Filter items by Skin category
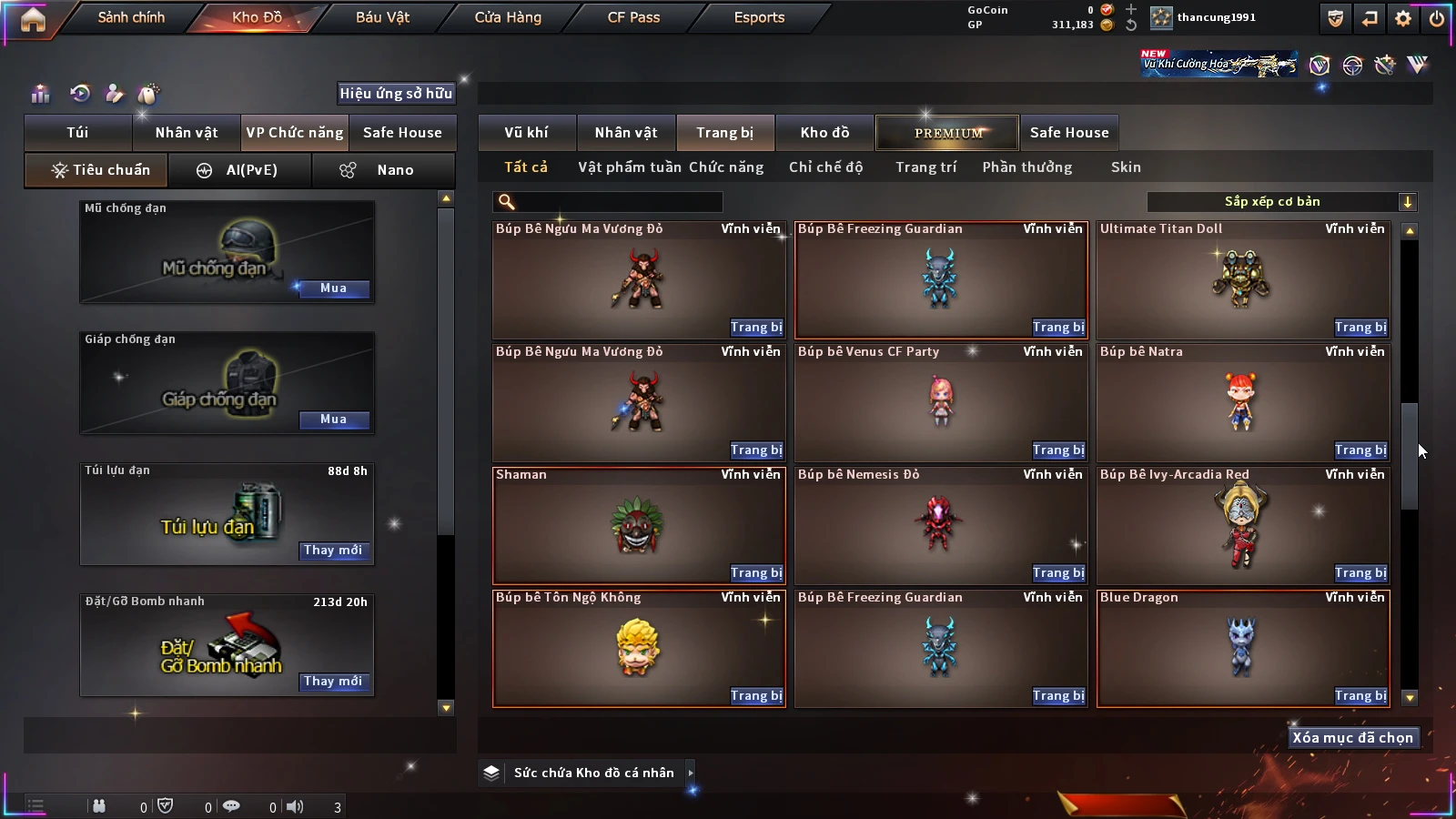Image resolution: width=1456 pixels, height=819 pixels. 1126,167
